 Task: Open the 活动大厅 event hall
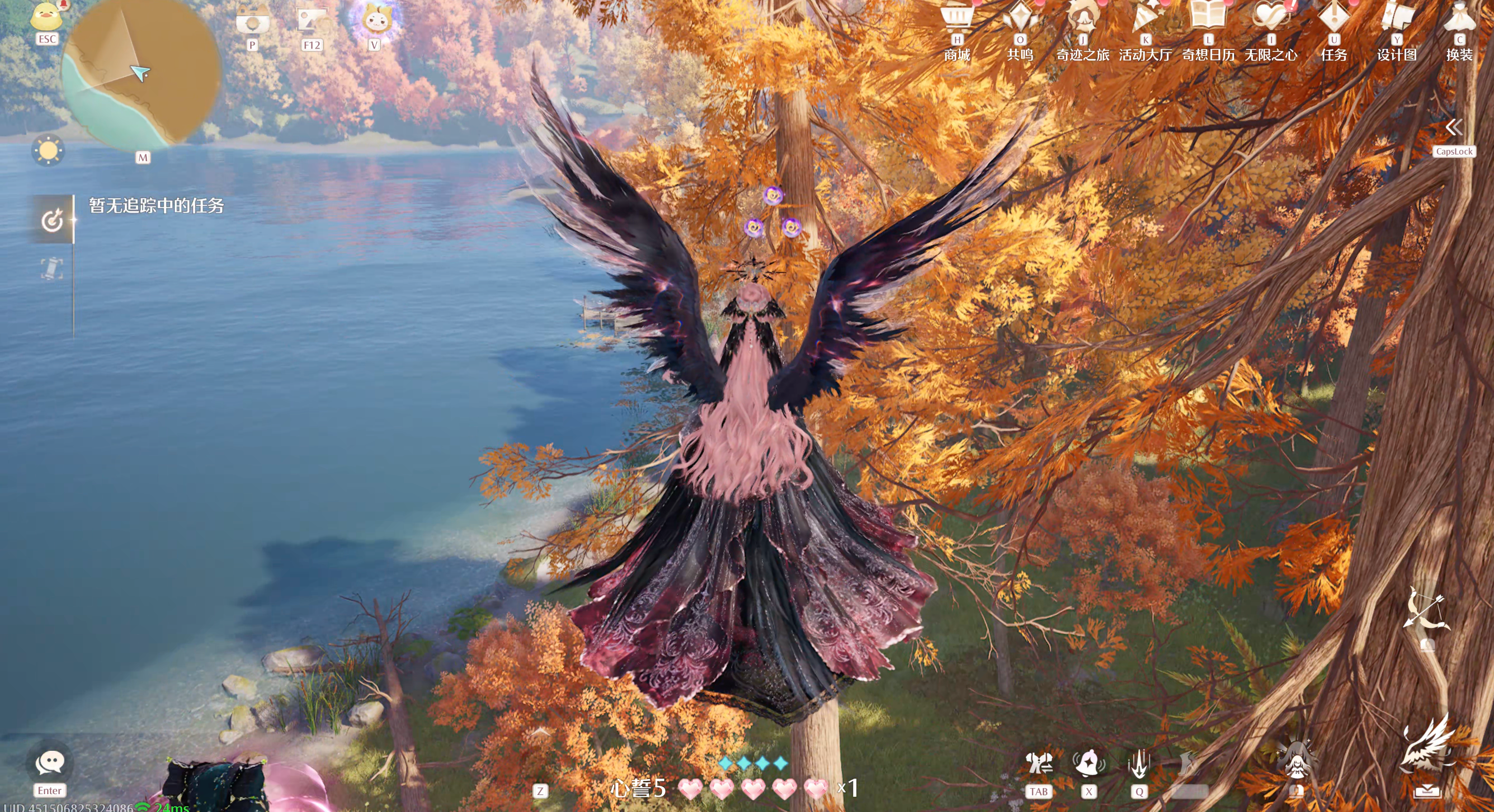coord(1145,17)
